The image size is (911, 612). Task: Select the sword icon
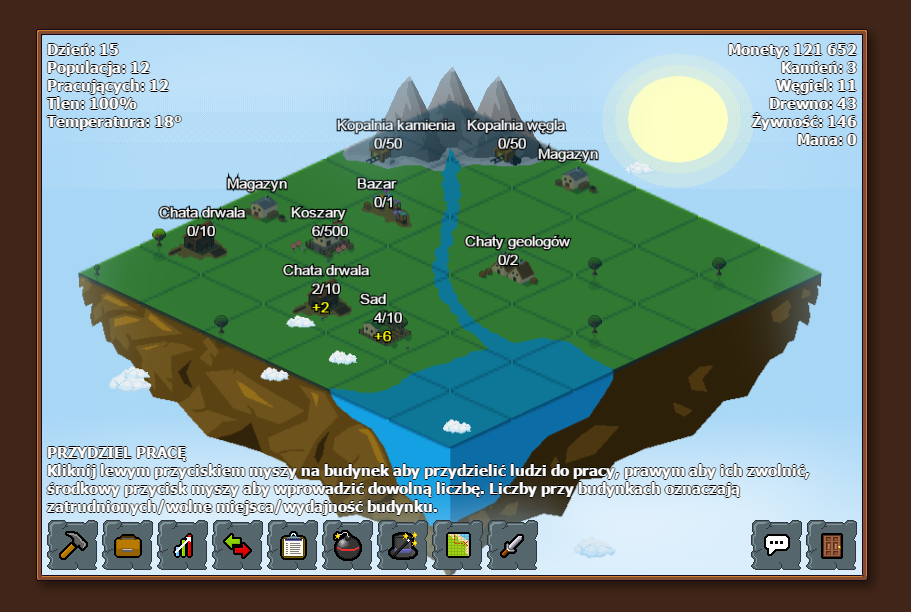[x=513, y=545]
